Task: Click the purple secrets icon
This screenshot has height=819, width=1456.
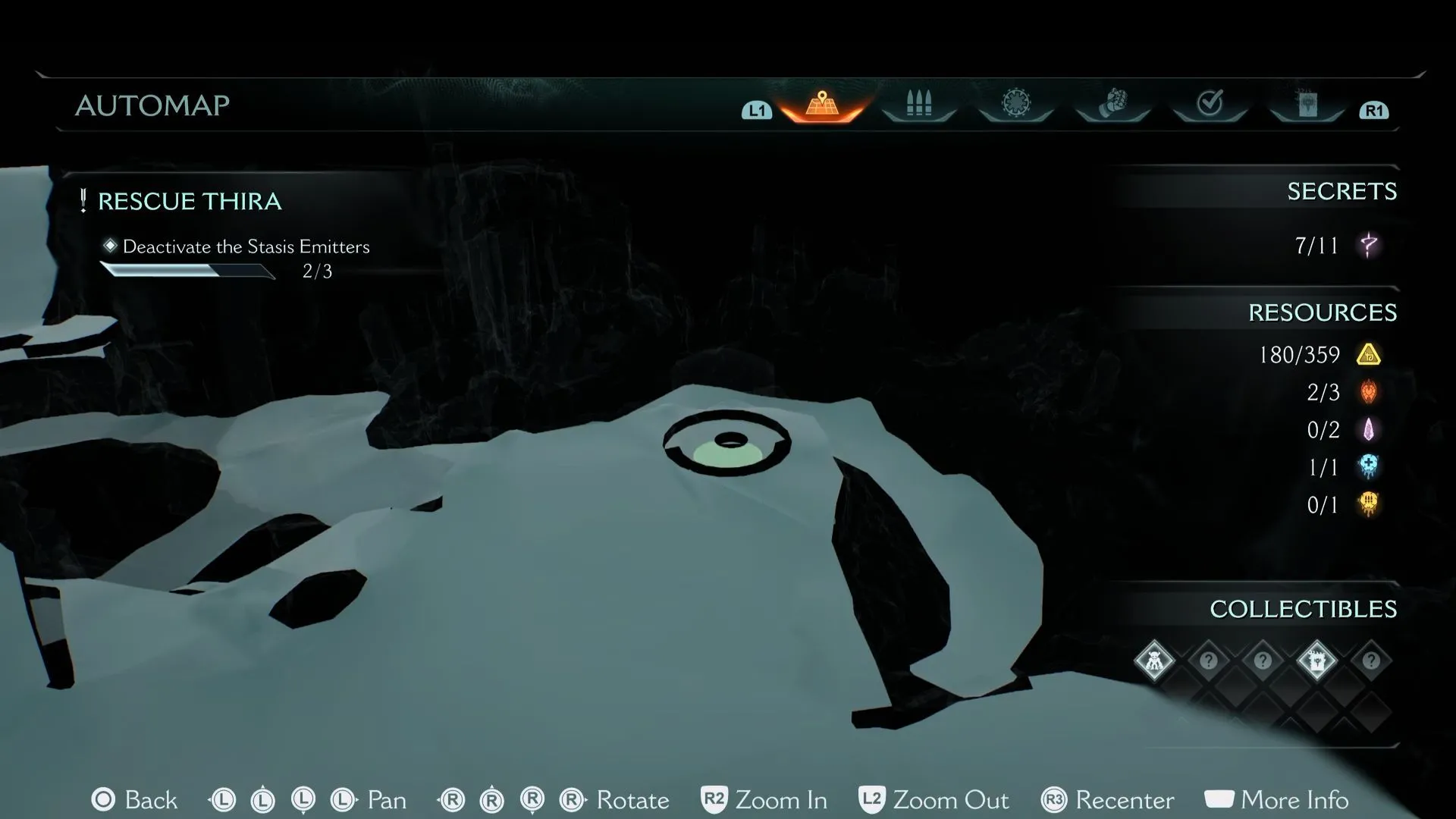Action: [x=1369, y=246]
